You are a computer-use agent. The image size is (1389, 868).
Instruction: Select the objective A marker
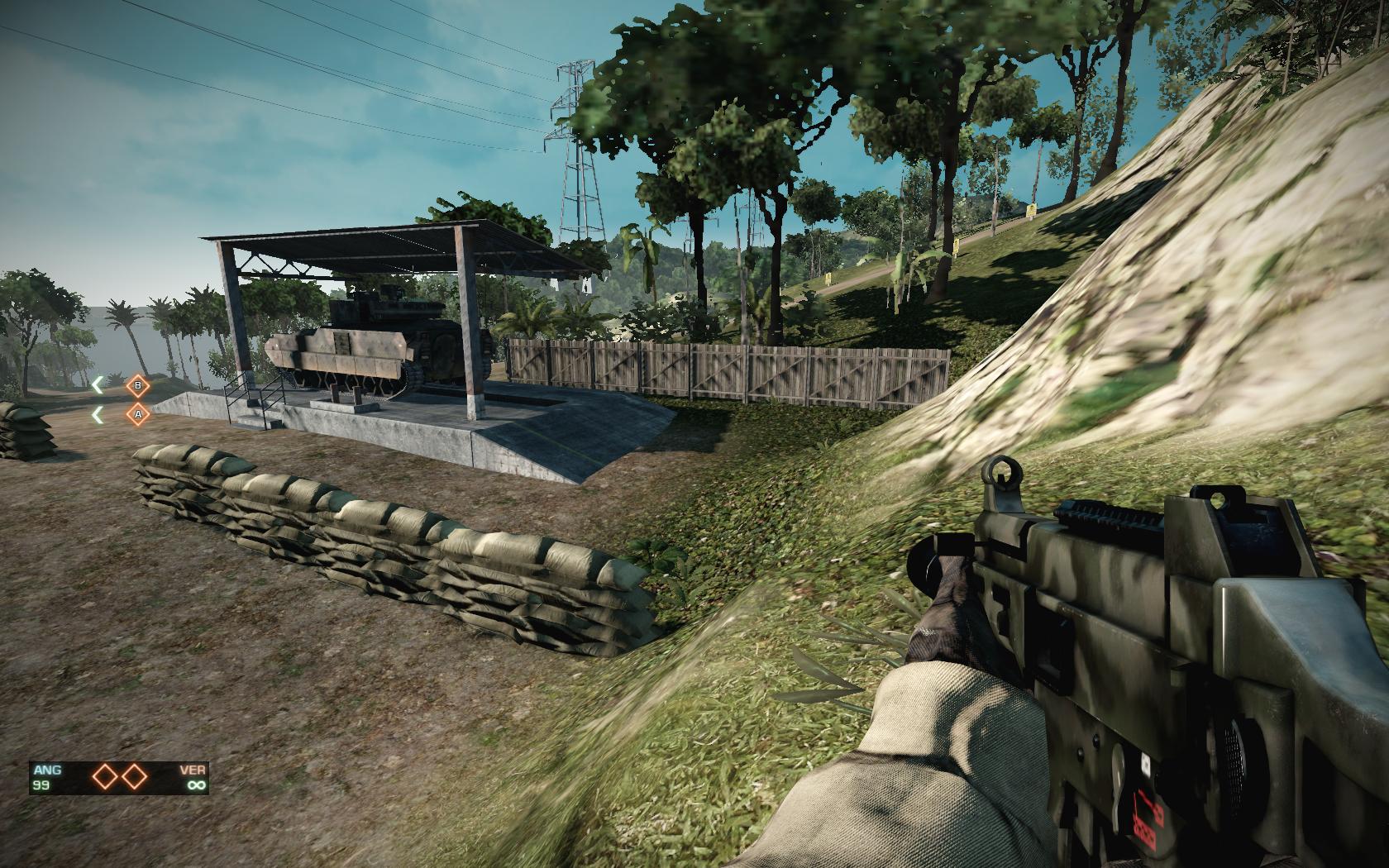[138, 414]
